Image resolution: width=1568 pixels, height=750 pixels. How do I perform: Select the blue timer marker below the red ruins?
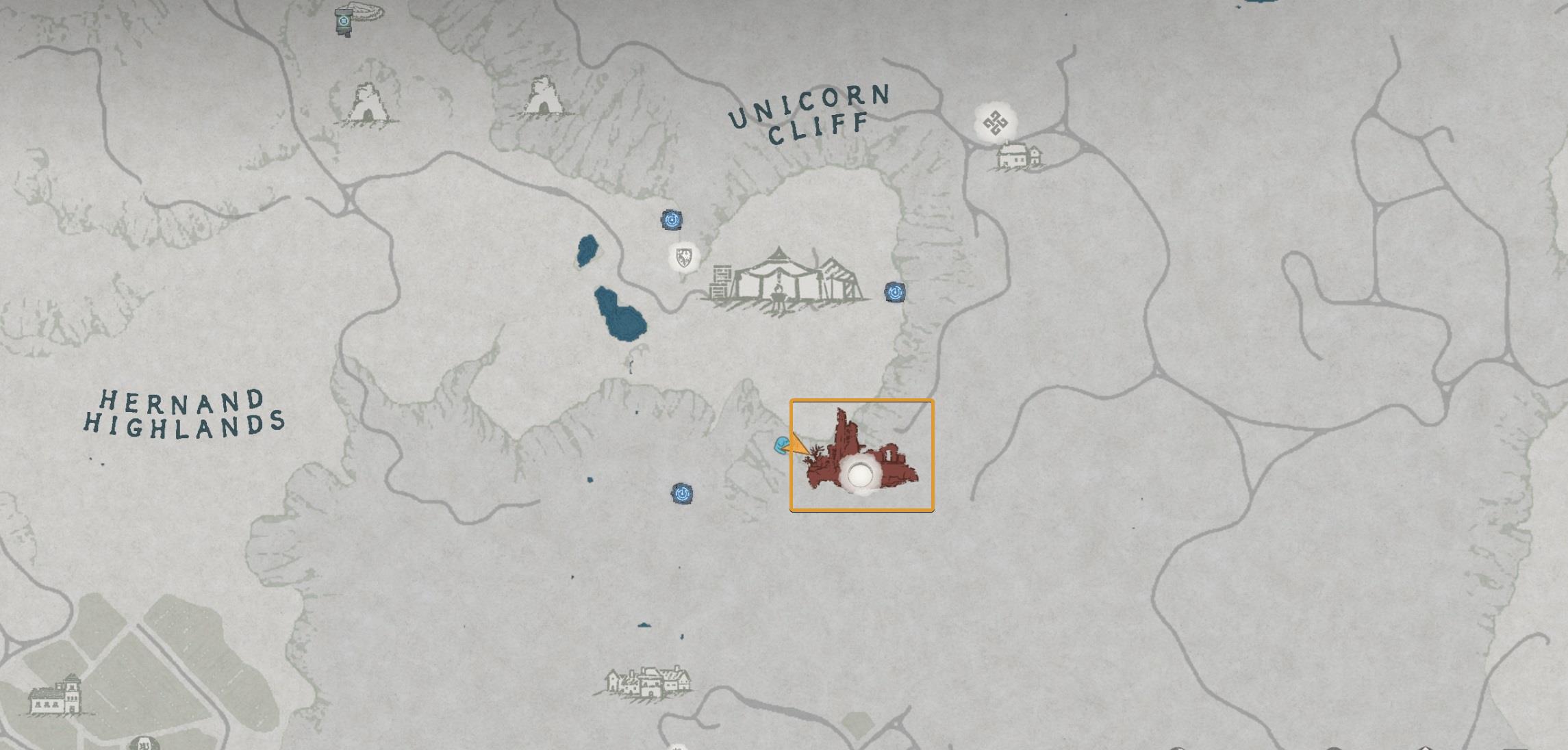(681, 494)
